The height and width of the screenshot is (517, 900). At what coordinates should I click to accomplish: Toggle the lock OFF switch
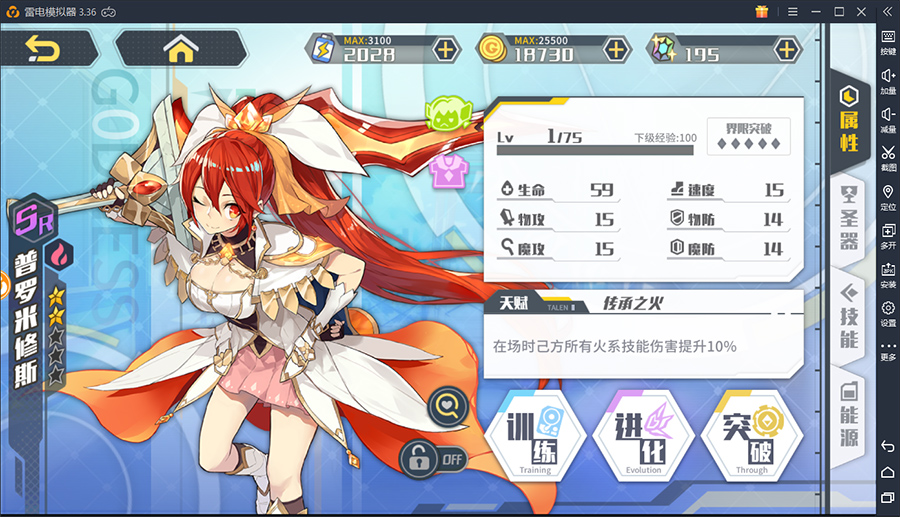(x=434, y=459)
